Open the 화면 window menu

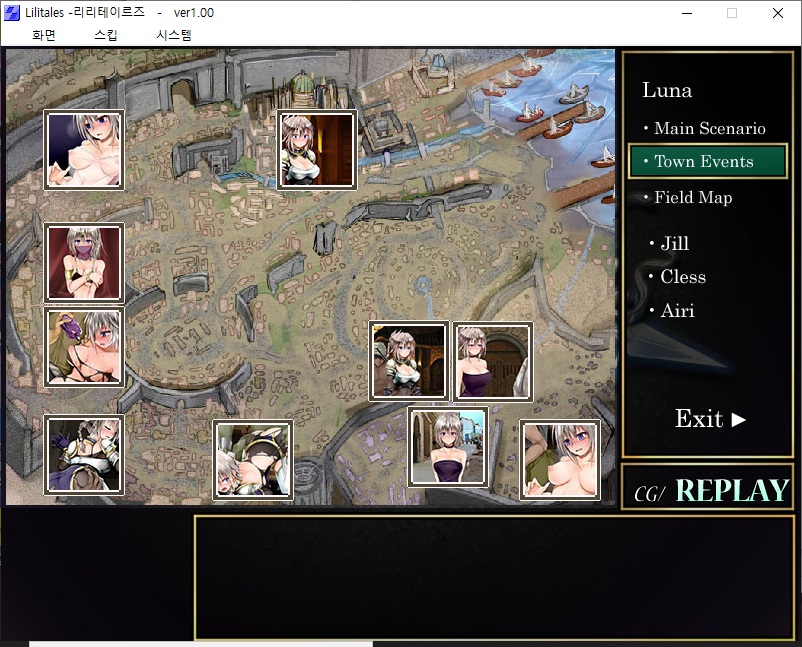44,35
